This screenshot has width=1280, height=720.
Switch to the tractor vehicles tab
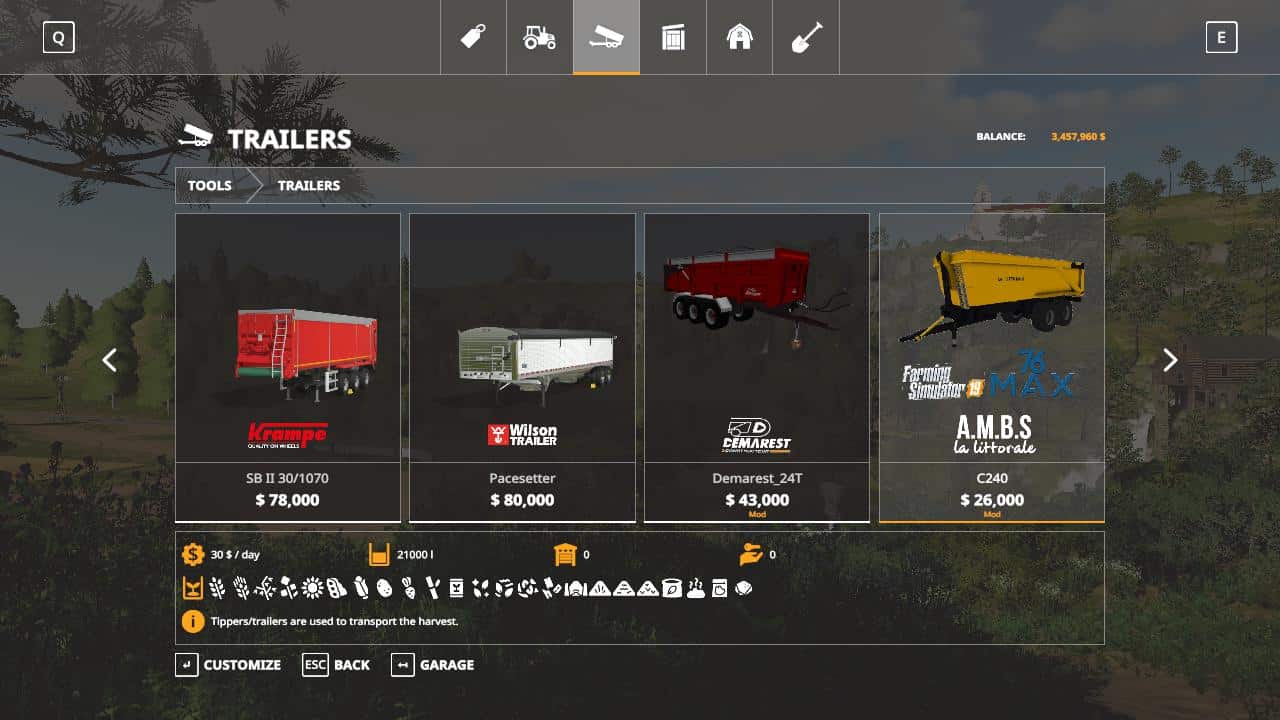coord(540,38)
